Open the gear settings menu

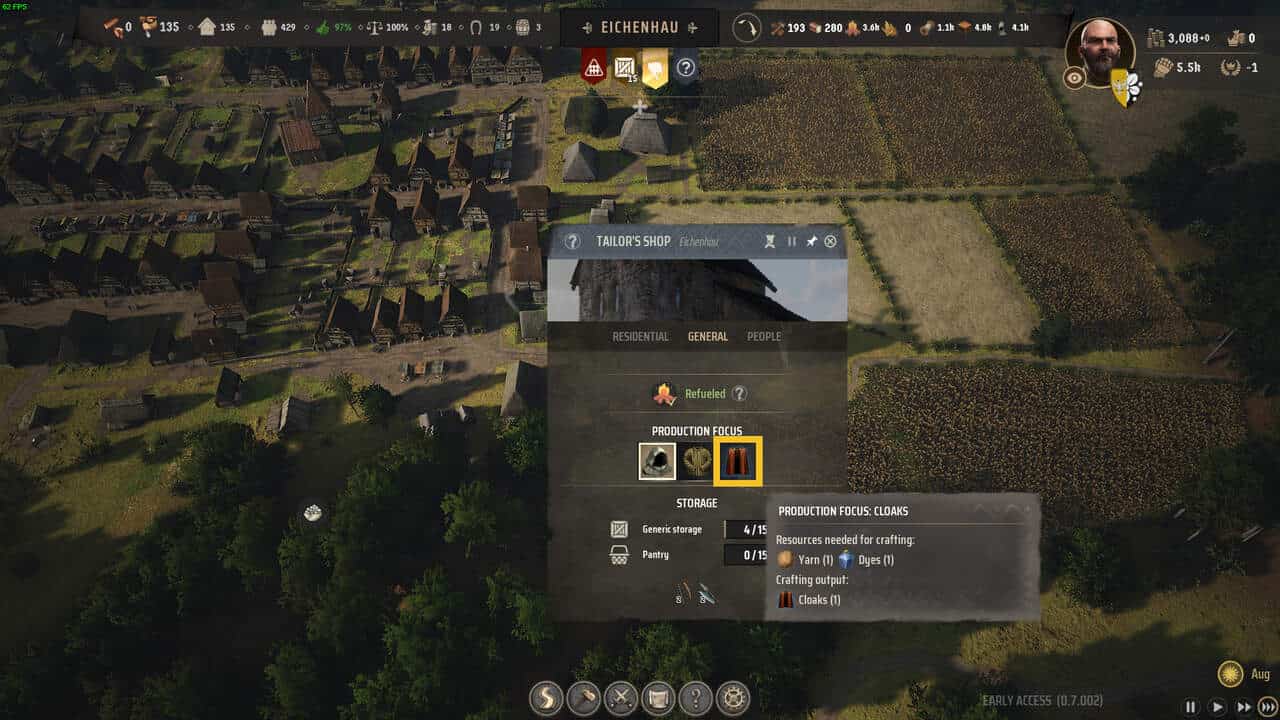(734, 697)
